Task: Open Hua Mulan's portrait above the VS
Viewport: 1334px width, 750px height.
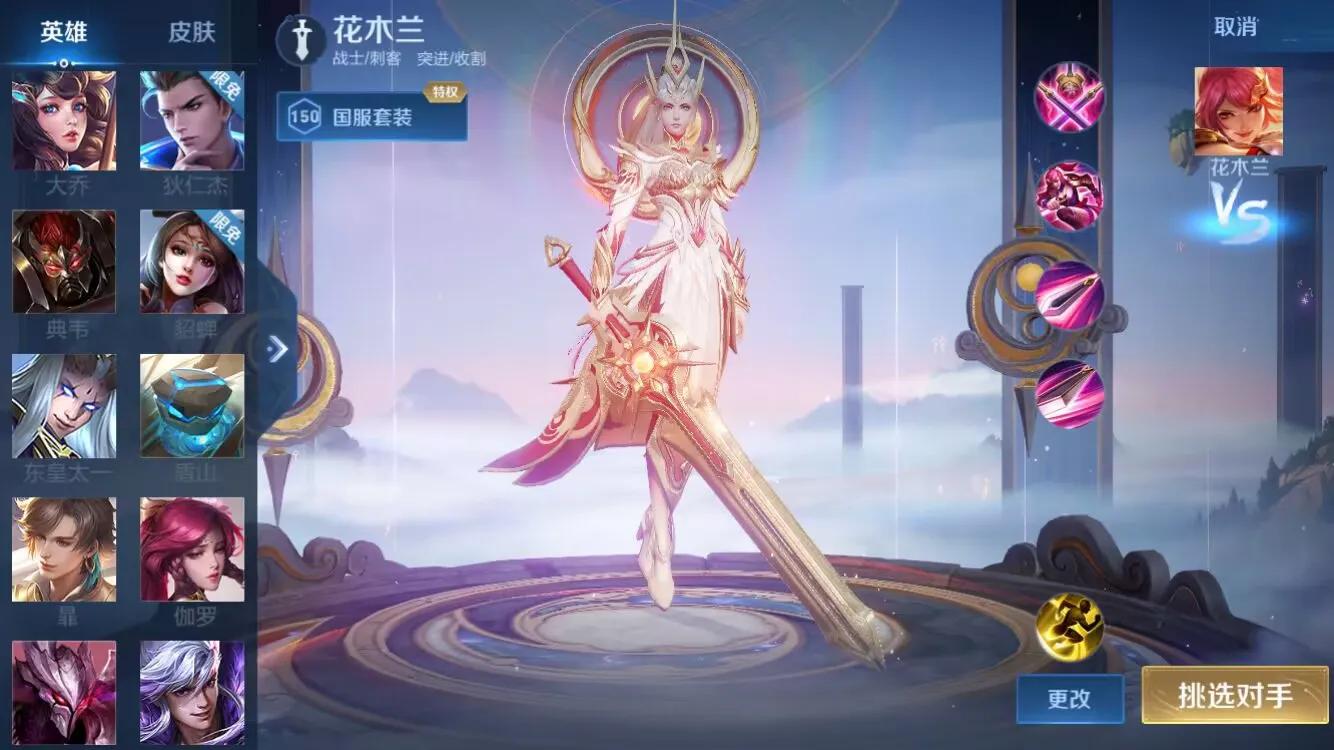Action: 1237,110
